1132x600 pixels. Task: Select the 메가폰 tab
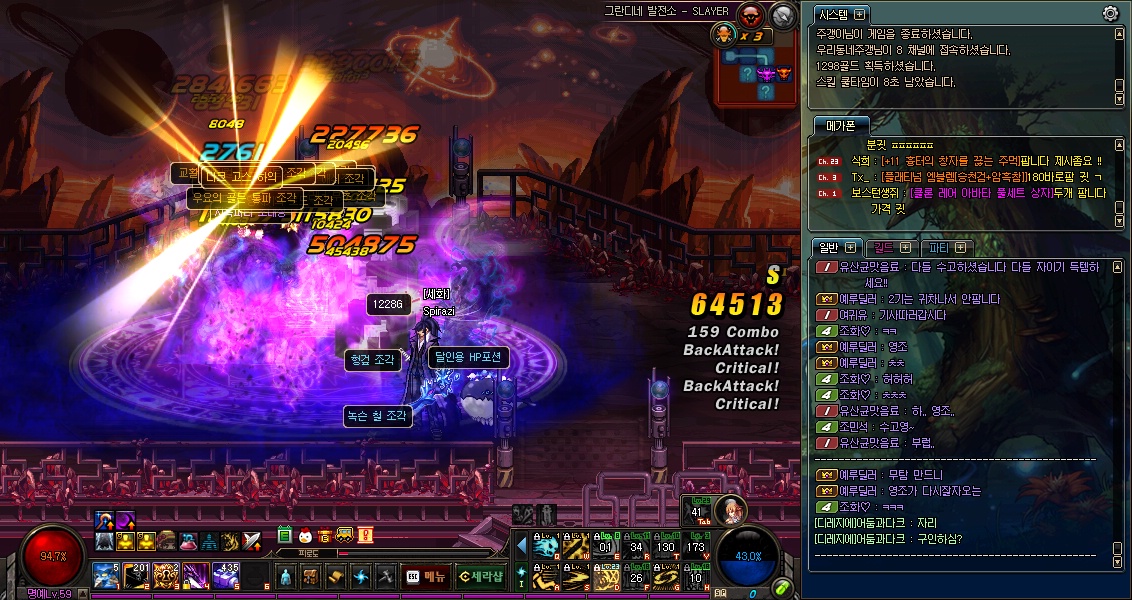point(839,126)
